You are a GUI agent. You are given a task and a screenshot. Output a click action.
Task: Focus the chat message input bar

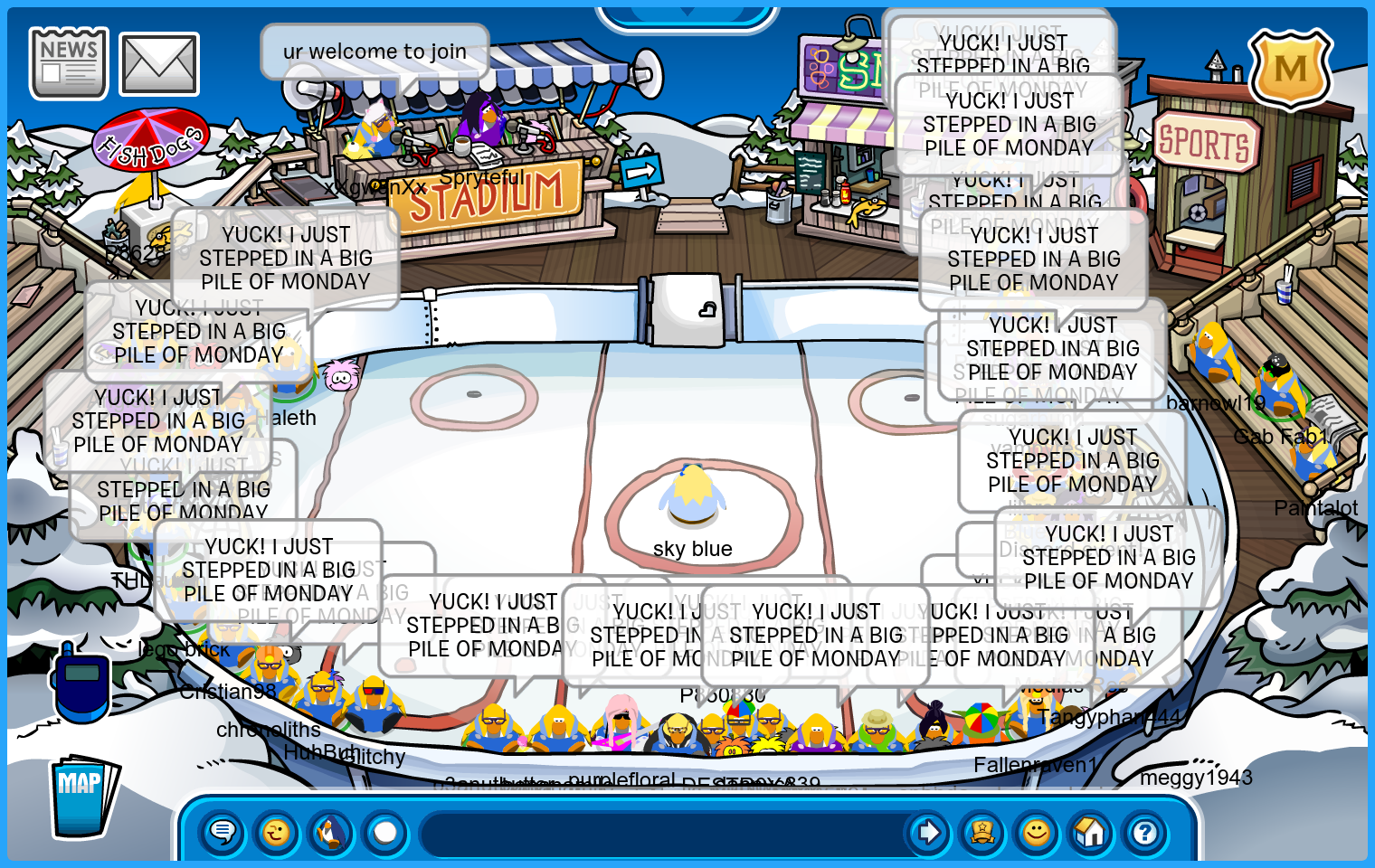[x=660, y=833]
